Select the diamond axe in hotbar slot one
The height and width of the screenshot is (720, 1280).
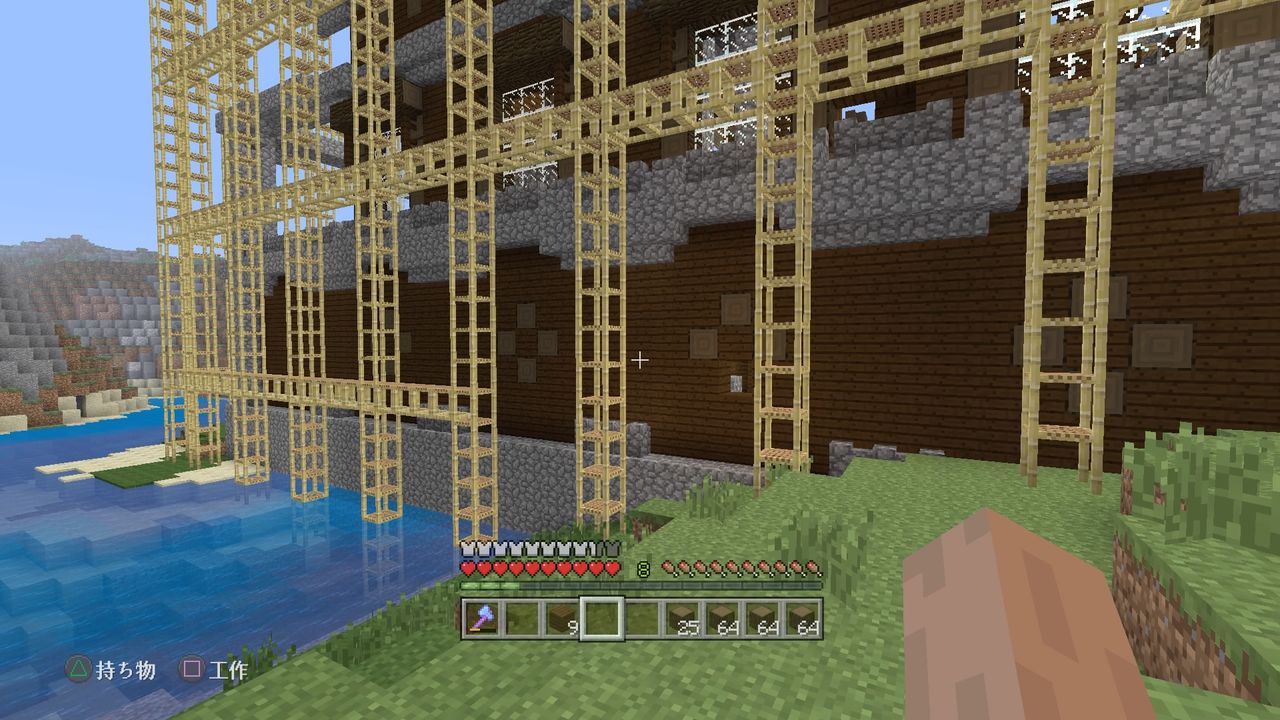coord(480,617)
